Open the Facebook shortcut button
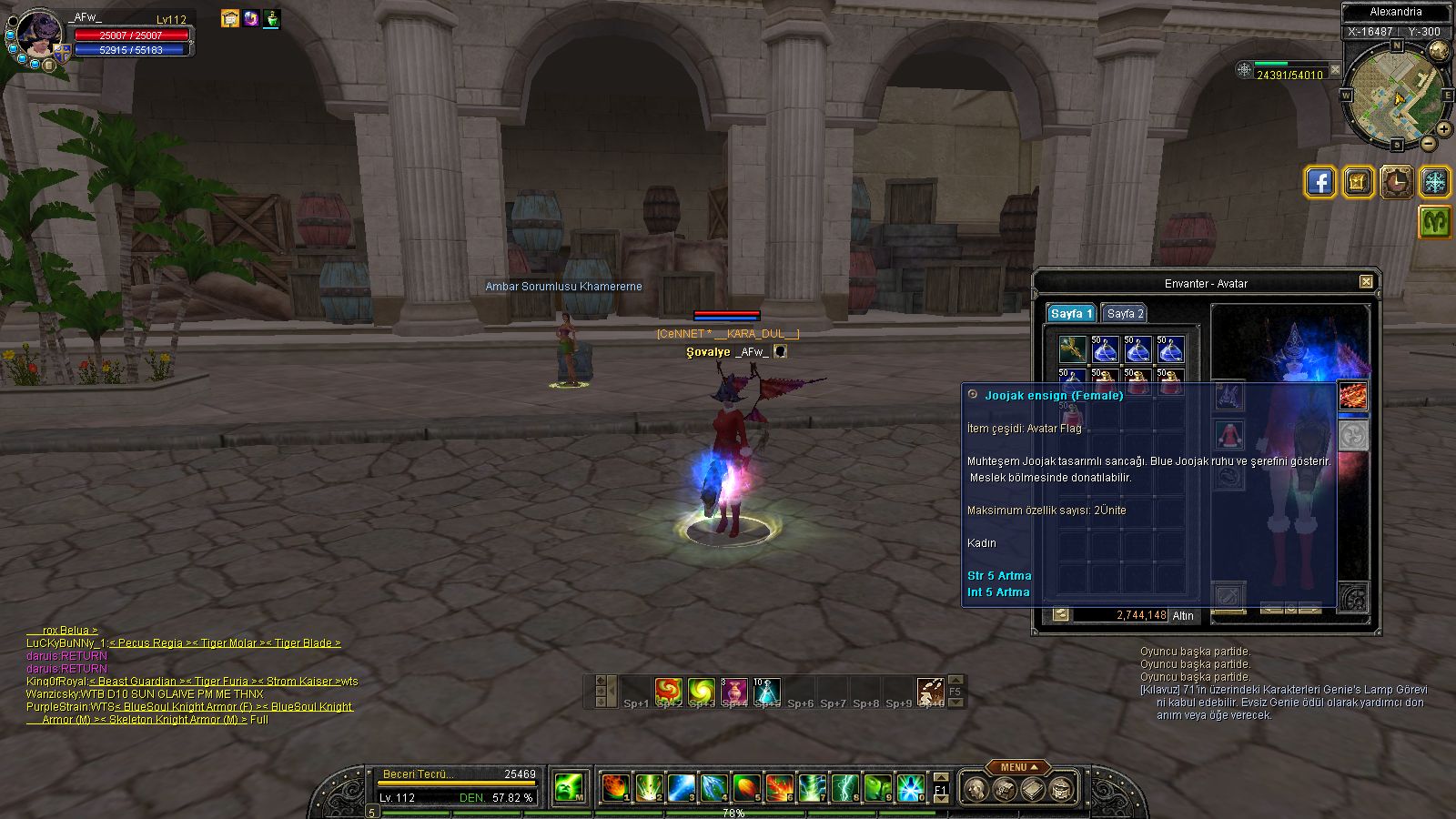 [x=1319, y=182]
